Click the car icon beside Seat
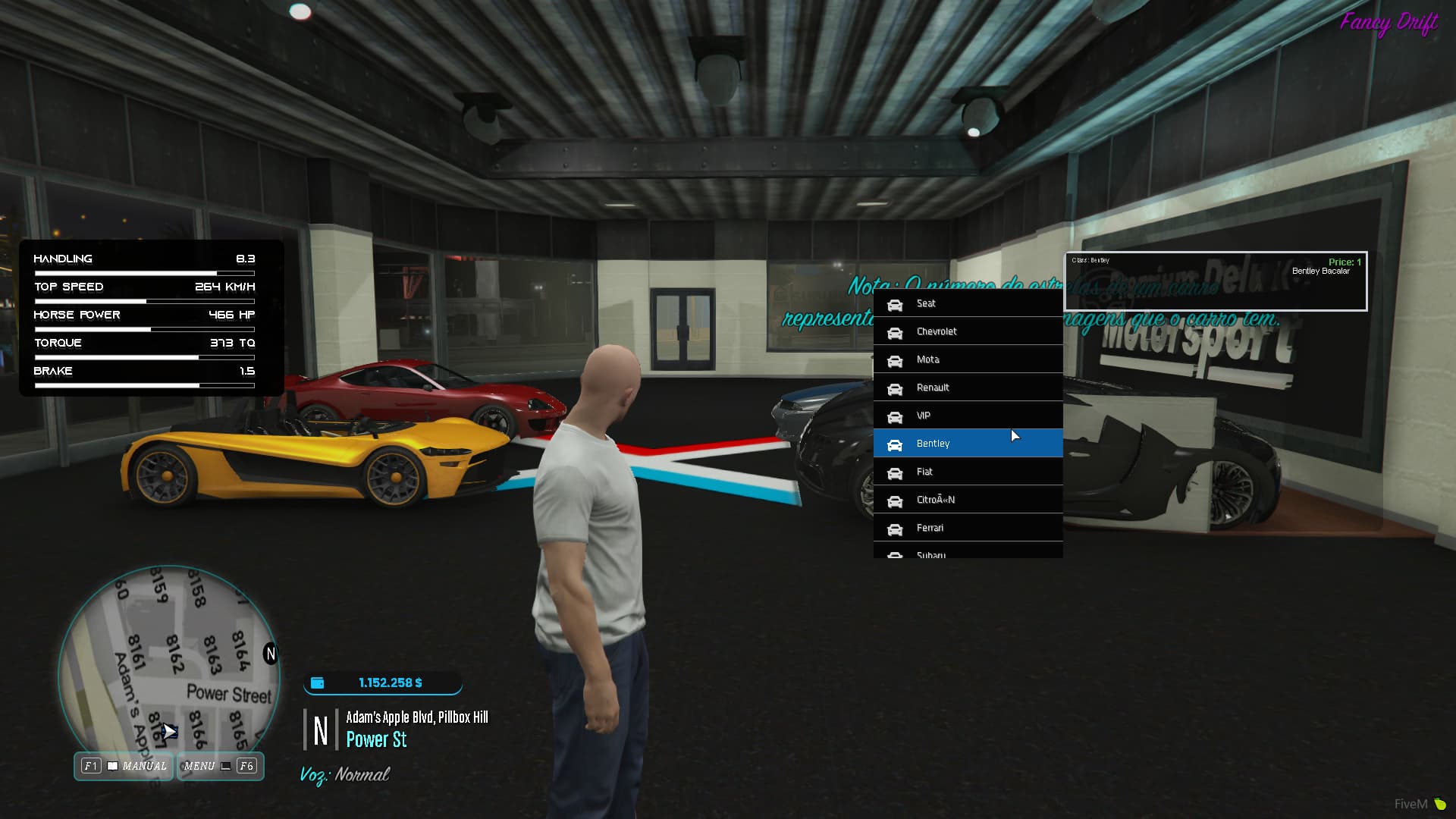 896,303
